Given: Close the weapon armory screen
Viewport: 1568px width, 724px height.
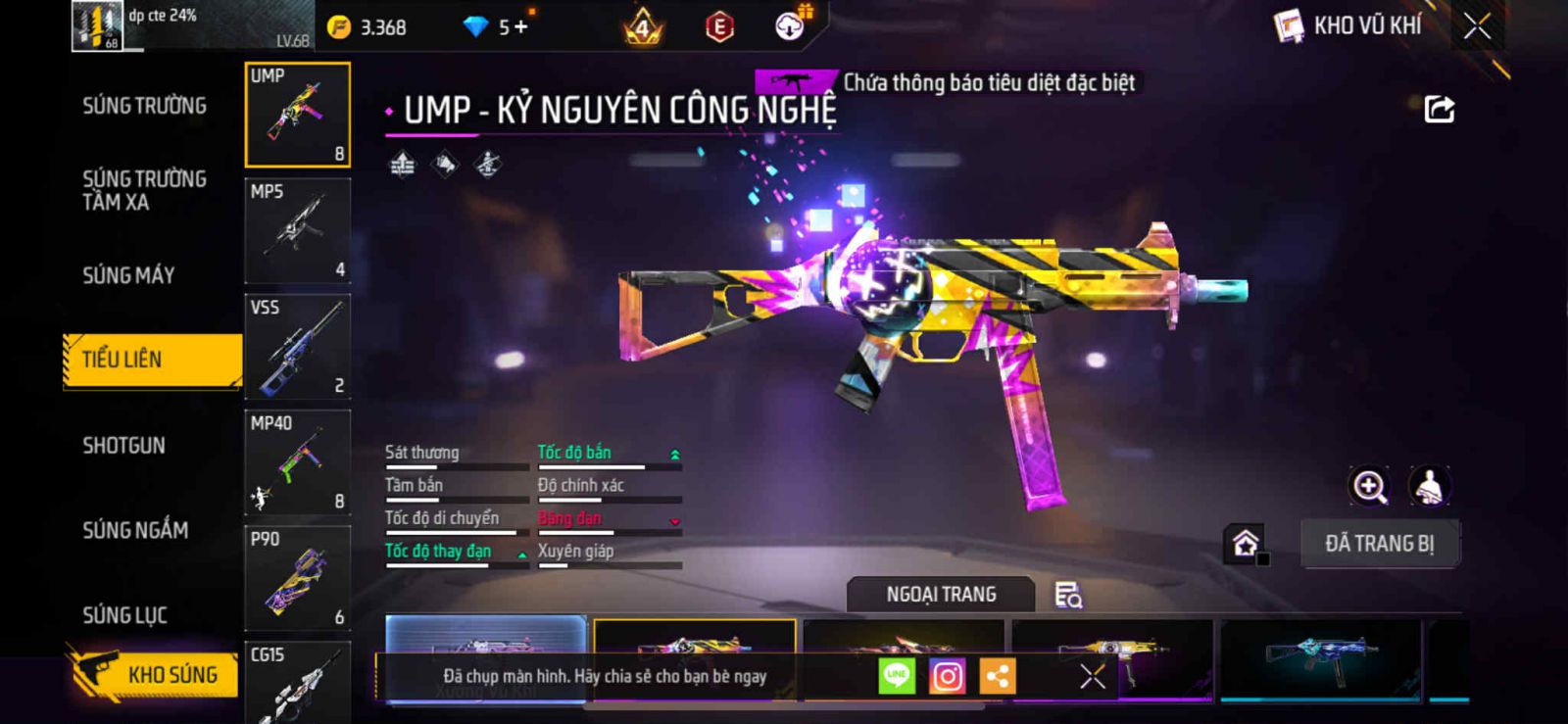Looking at the screenshot, I should (1477, 26).
